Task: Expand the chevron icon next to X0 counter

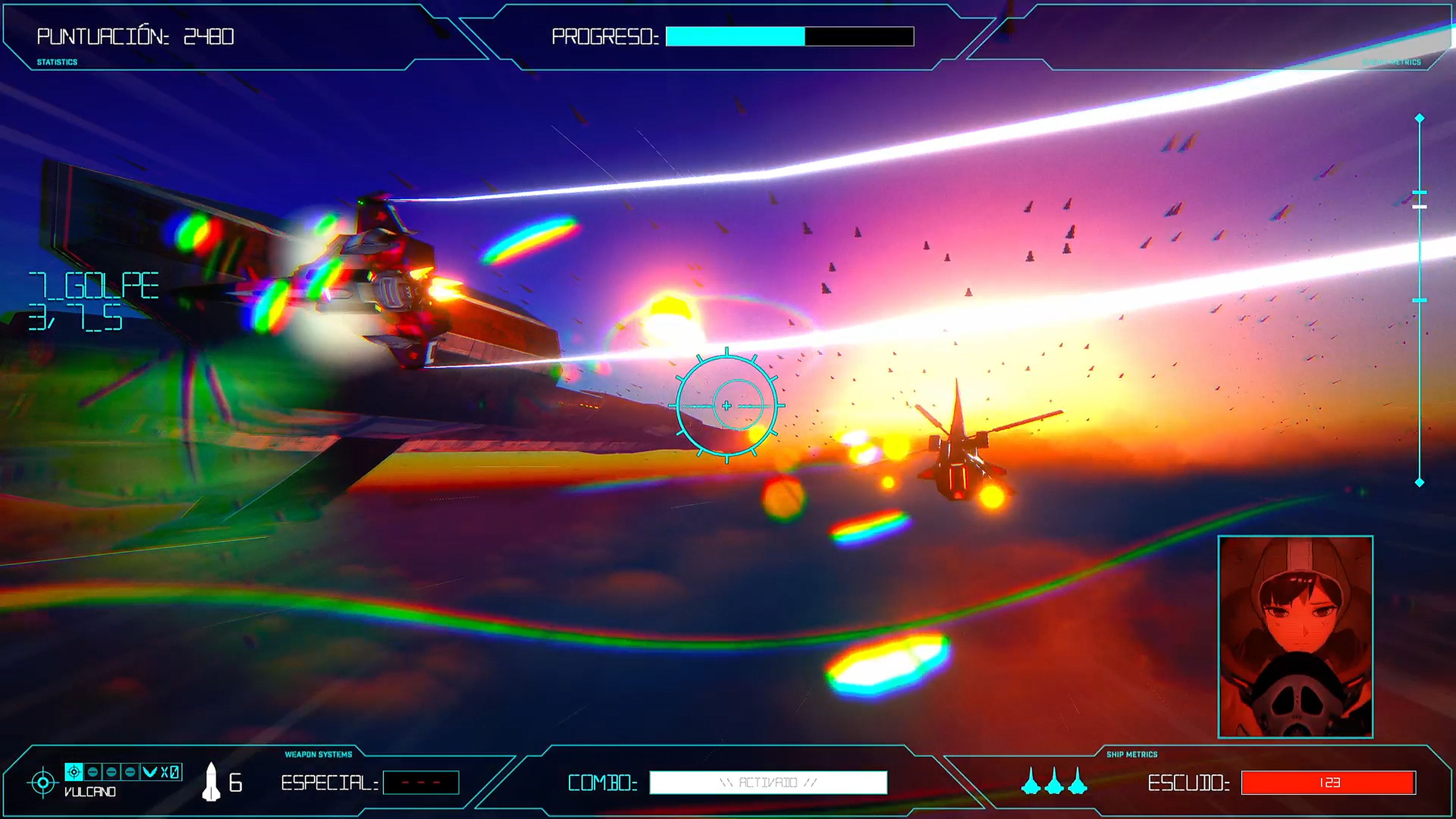Action: tap(149, 772)
